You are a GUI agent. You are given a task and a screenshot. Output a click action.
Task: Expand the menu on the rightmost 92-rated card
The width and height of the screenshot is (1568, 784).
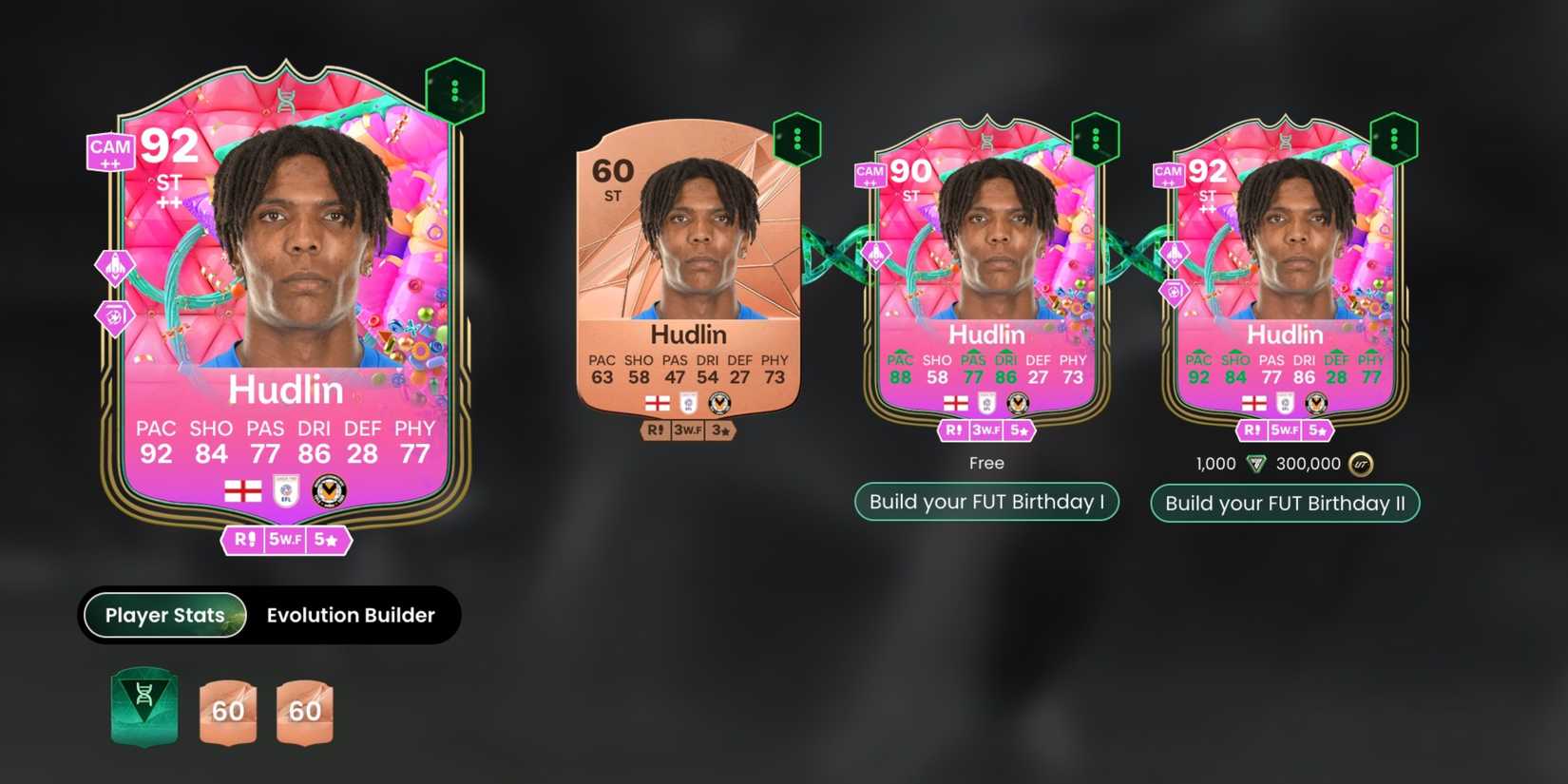[1394, 137]
